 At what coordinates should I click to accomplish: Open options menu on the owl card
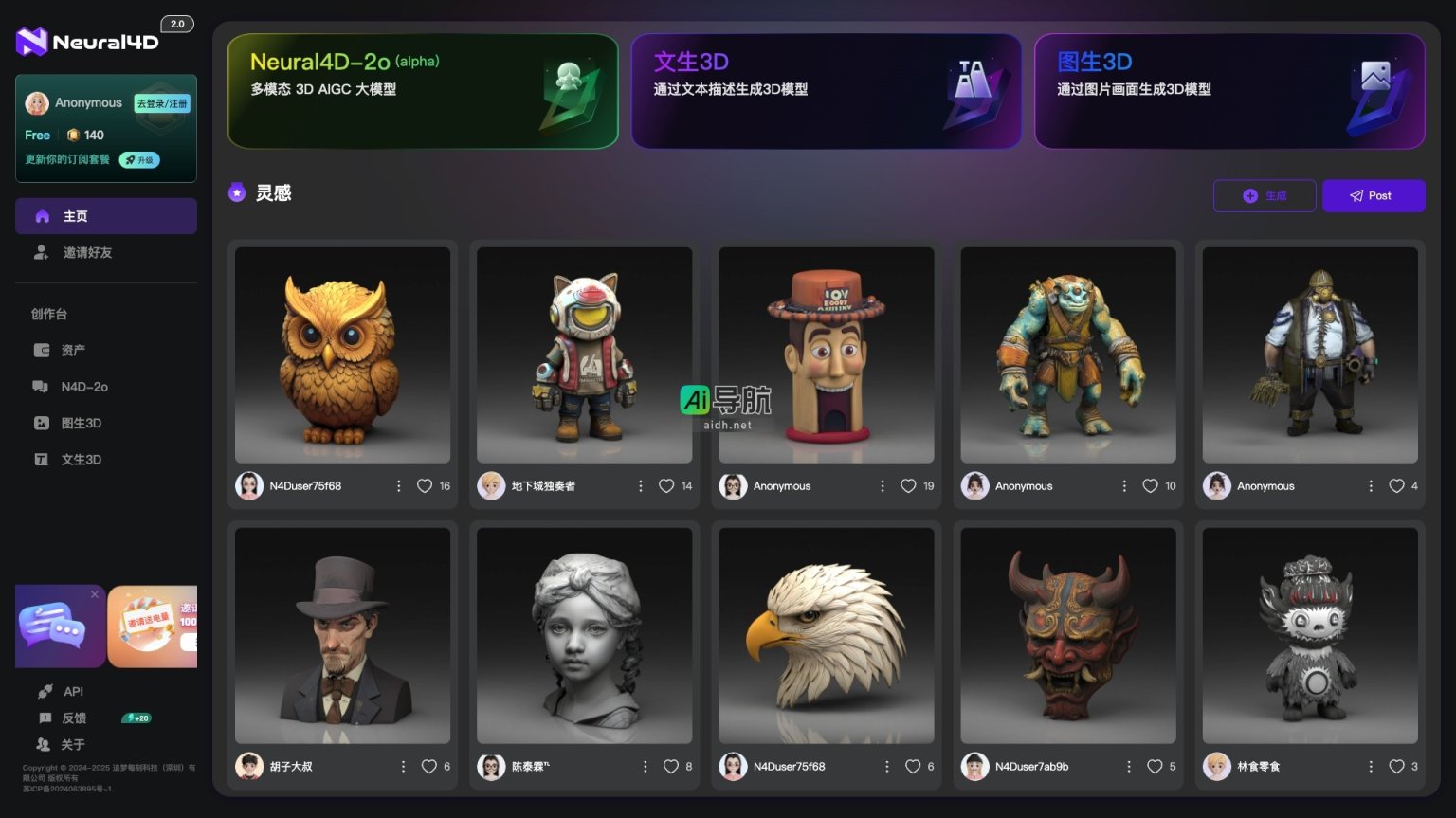[399, 485]
